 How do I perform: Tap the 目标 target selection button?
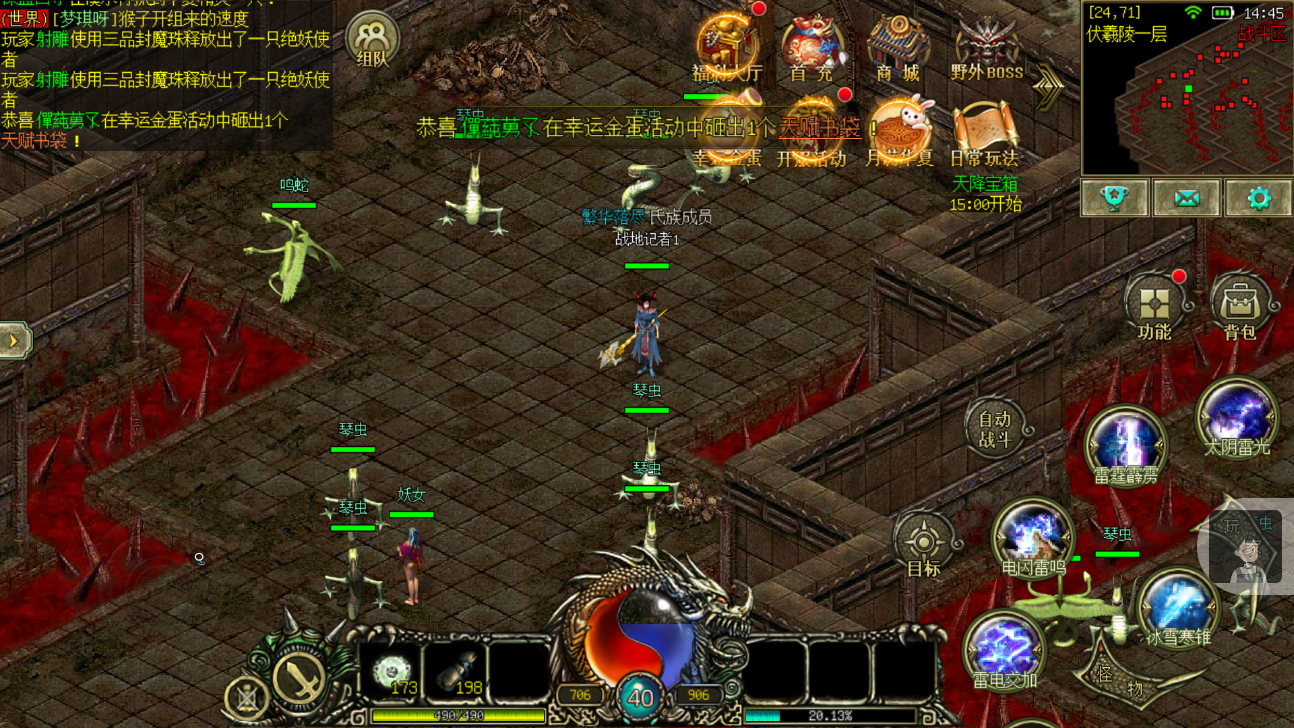(x=923, y=545)
